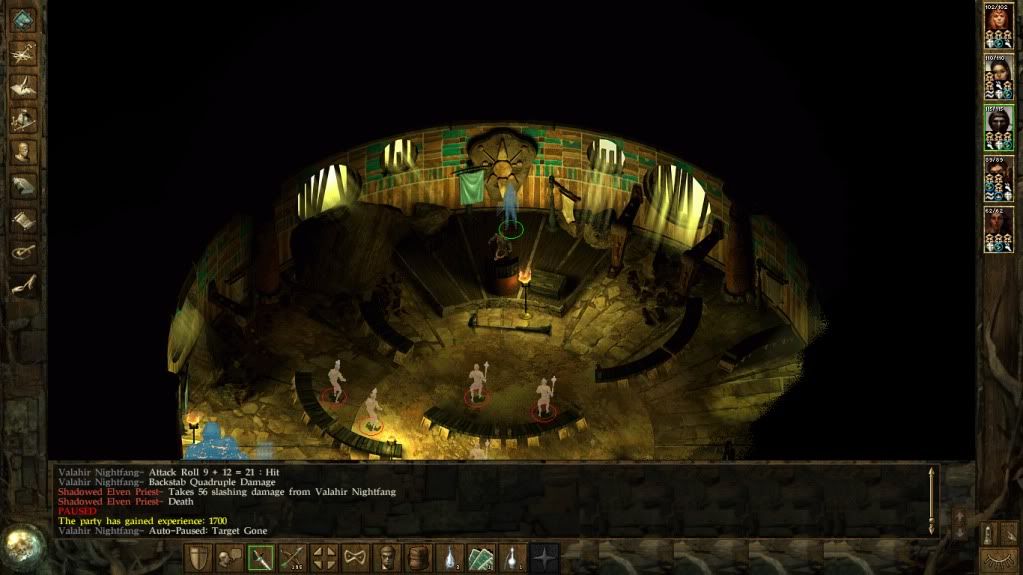Image resolution: width=1023 pixels, height=575 pixels.
Task: Open the character record bust icon
Action: pyautogui.click(x=23, y=152)
